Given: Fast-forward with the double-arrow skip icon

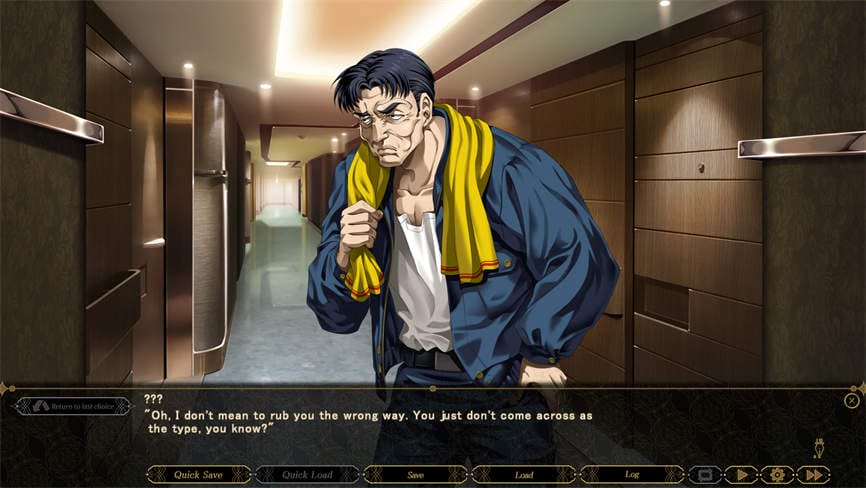Looking at the screenshot, I should pos(813,475).
